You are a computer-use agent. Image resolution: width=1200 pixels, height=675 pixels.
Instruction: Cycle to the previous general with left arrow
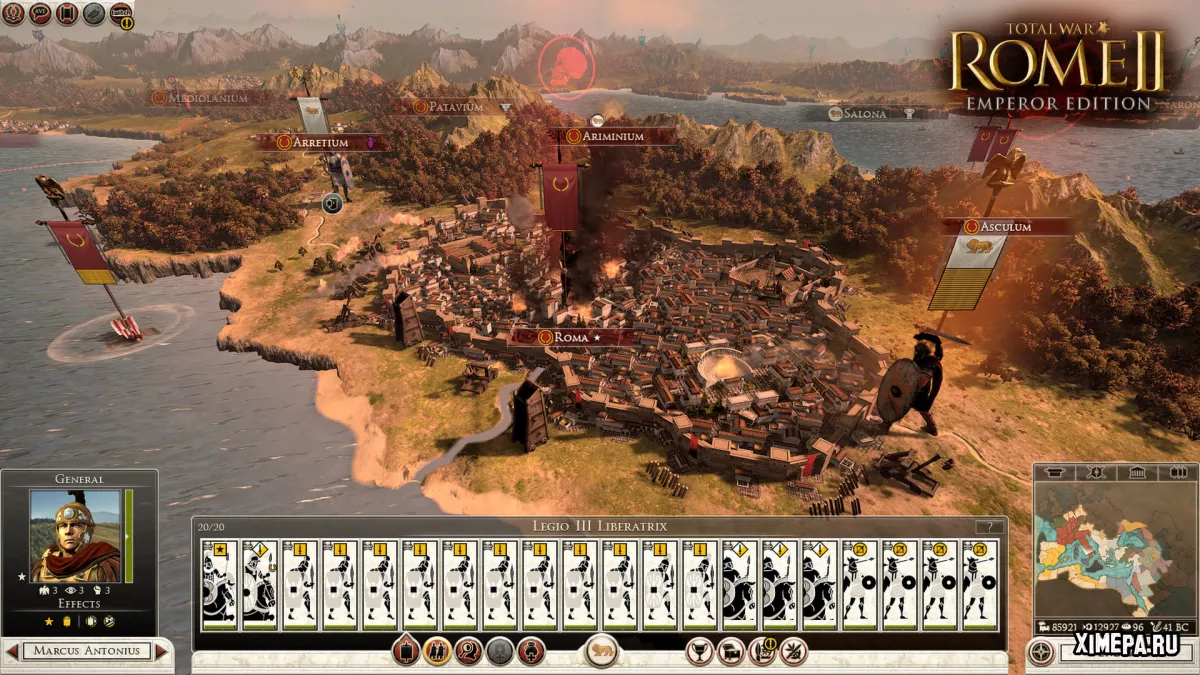pyautogui.click(x=12, y=652)
